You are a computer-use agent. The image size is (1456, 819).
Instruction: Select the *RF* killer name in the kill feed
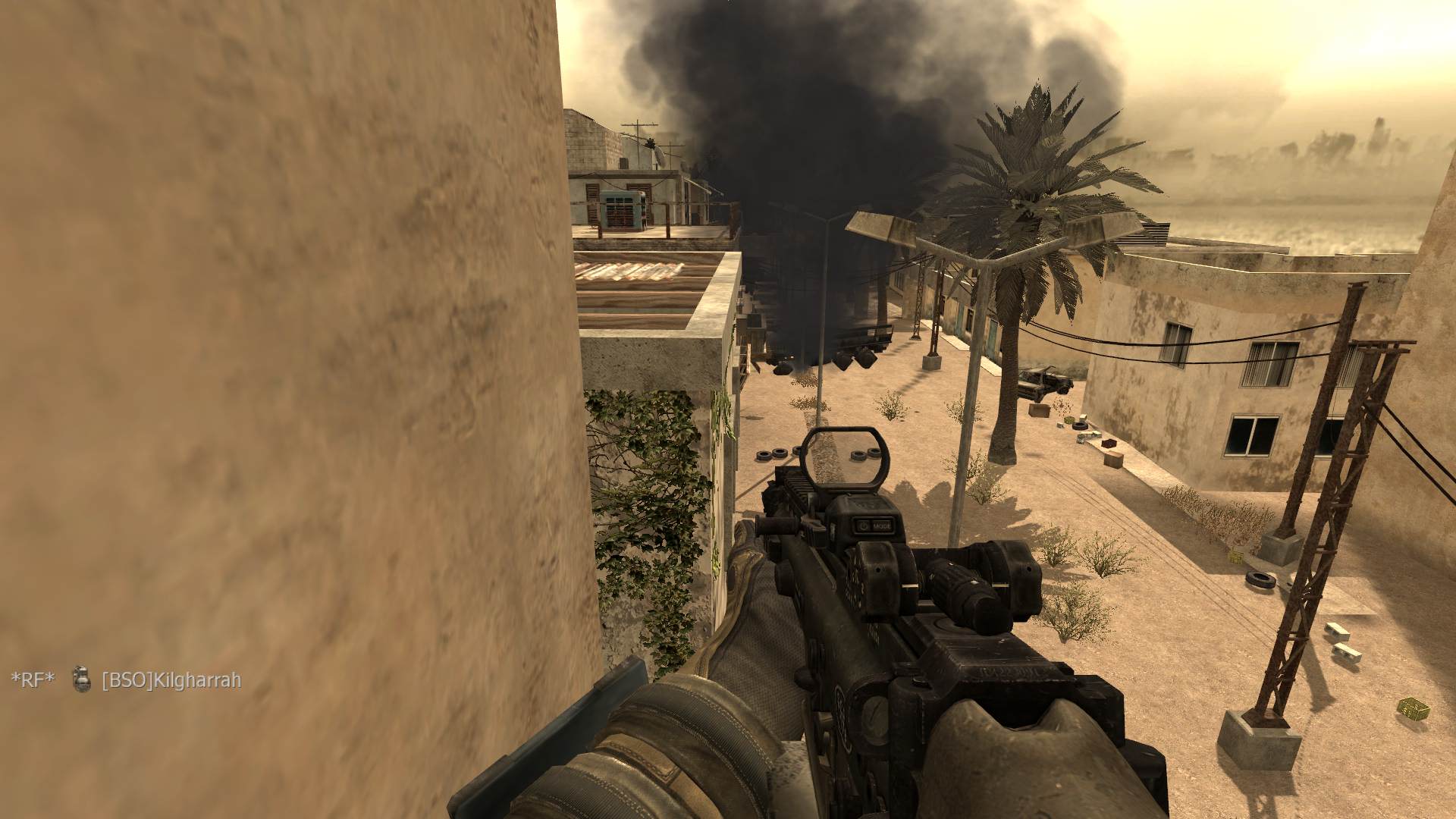click(33, 680)
